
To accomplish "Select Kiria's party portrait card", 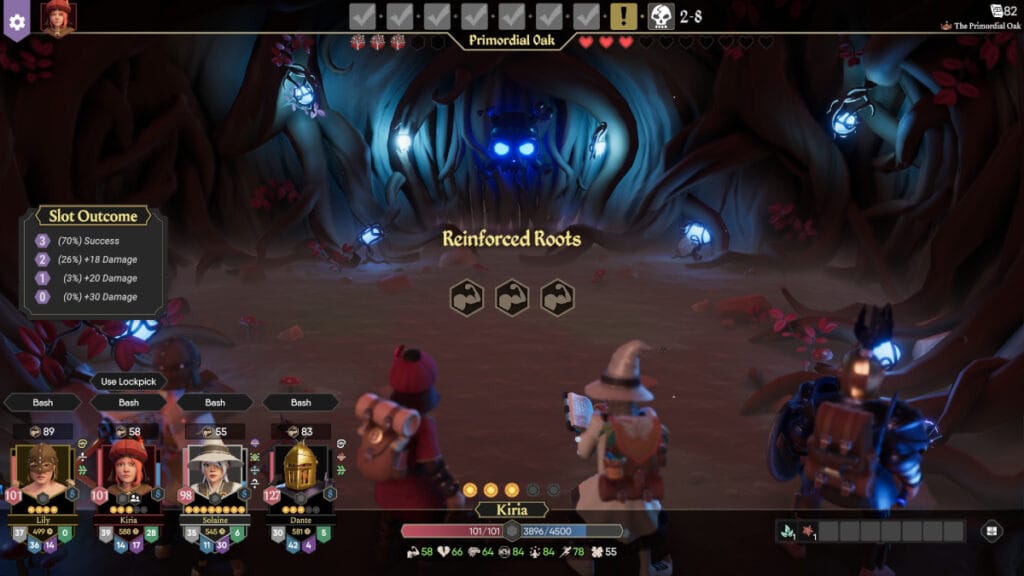I will (x=127, y=467).
